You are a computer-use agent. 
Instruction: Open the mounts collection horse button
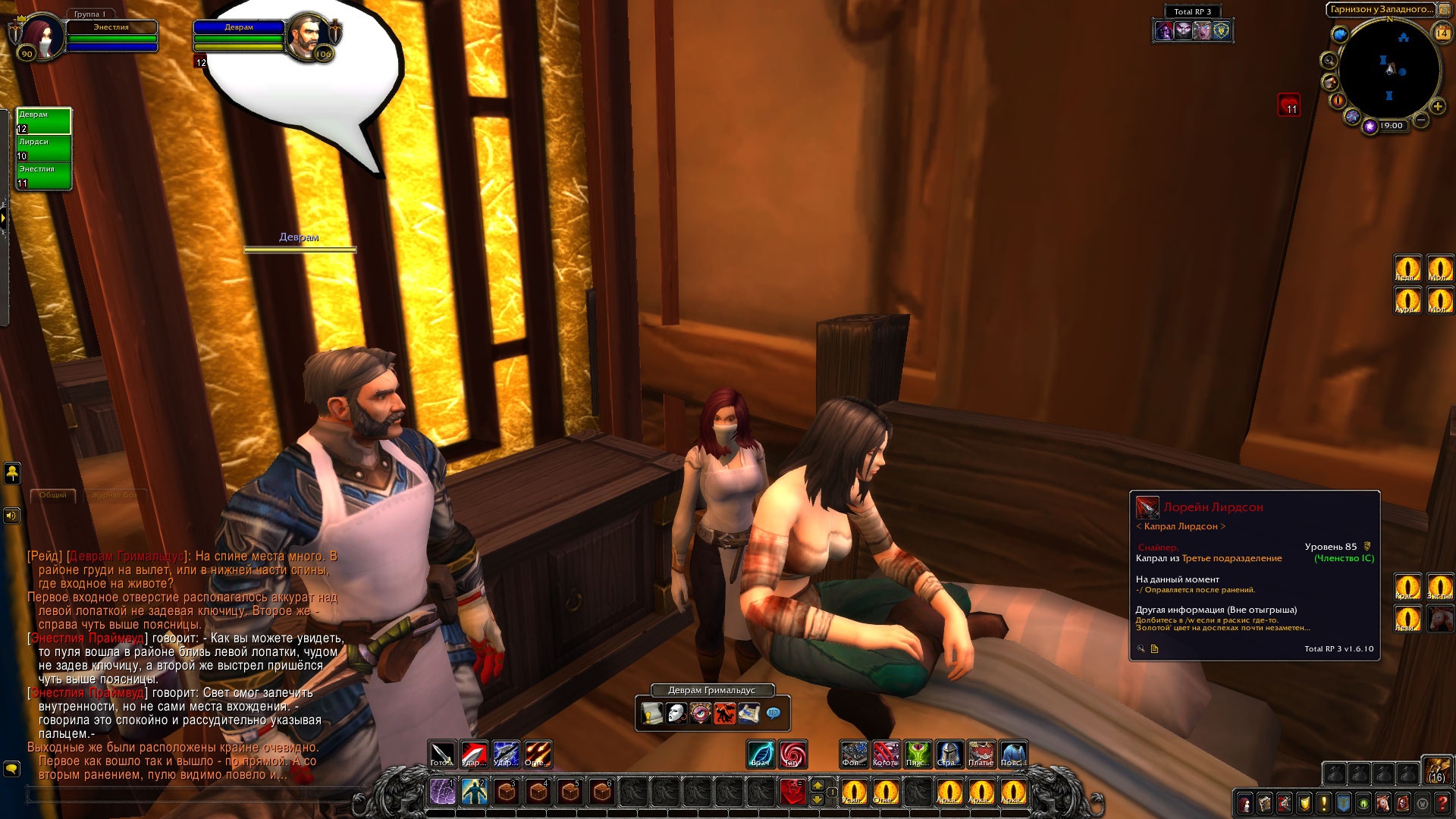(x=1383, y=803)
